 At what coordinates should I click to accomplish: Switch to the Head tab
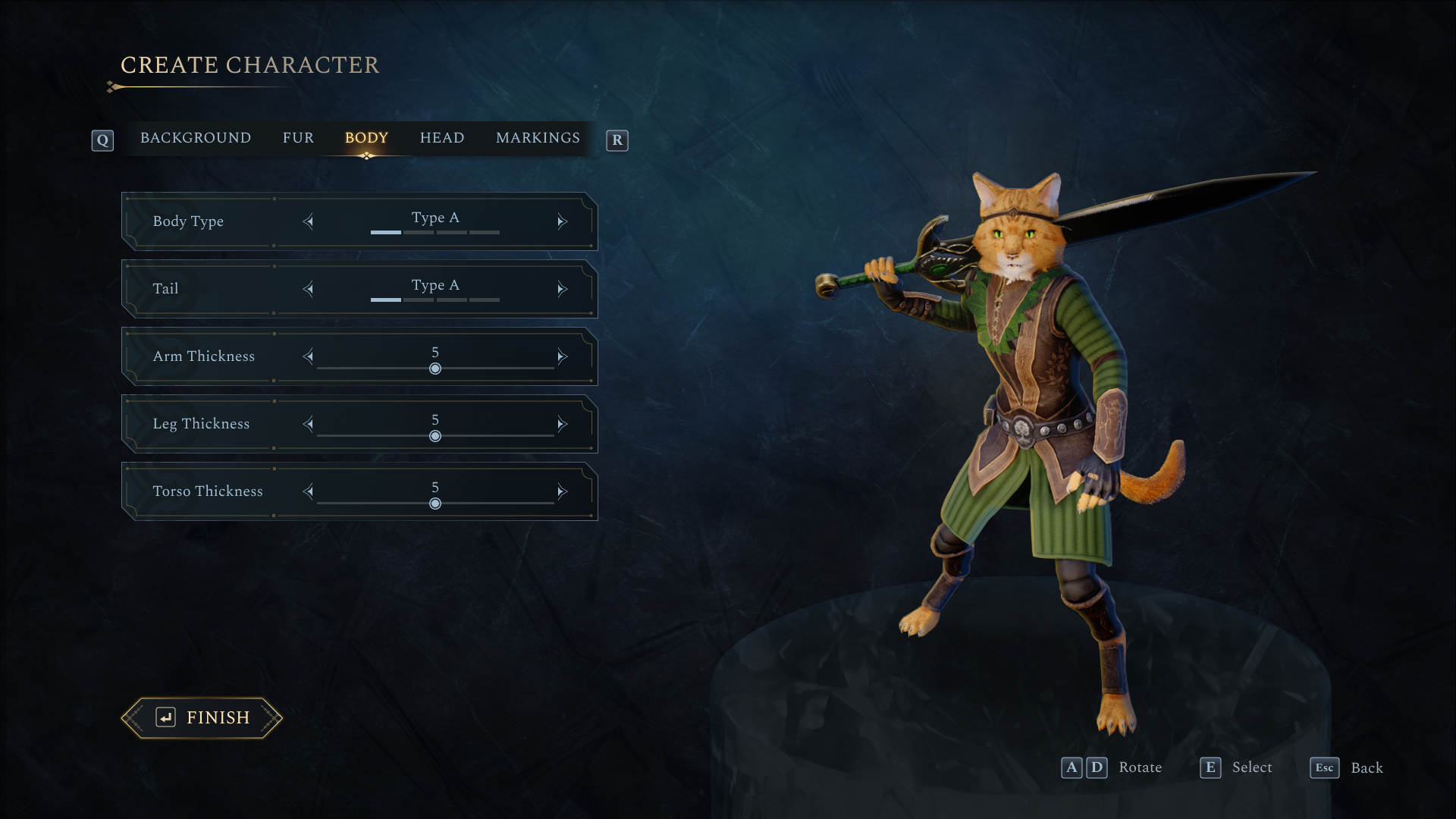[x=442, y=138]
